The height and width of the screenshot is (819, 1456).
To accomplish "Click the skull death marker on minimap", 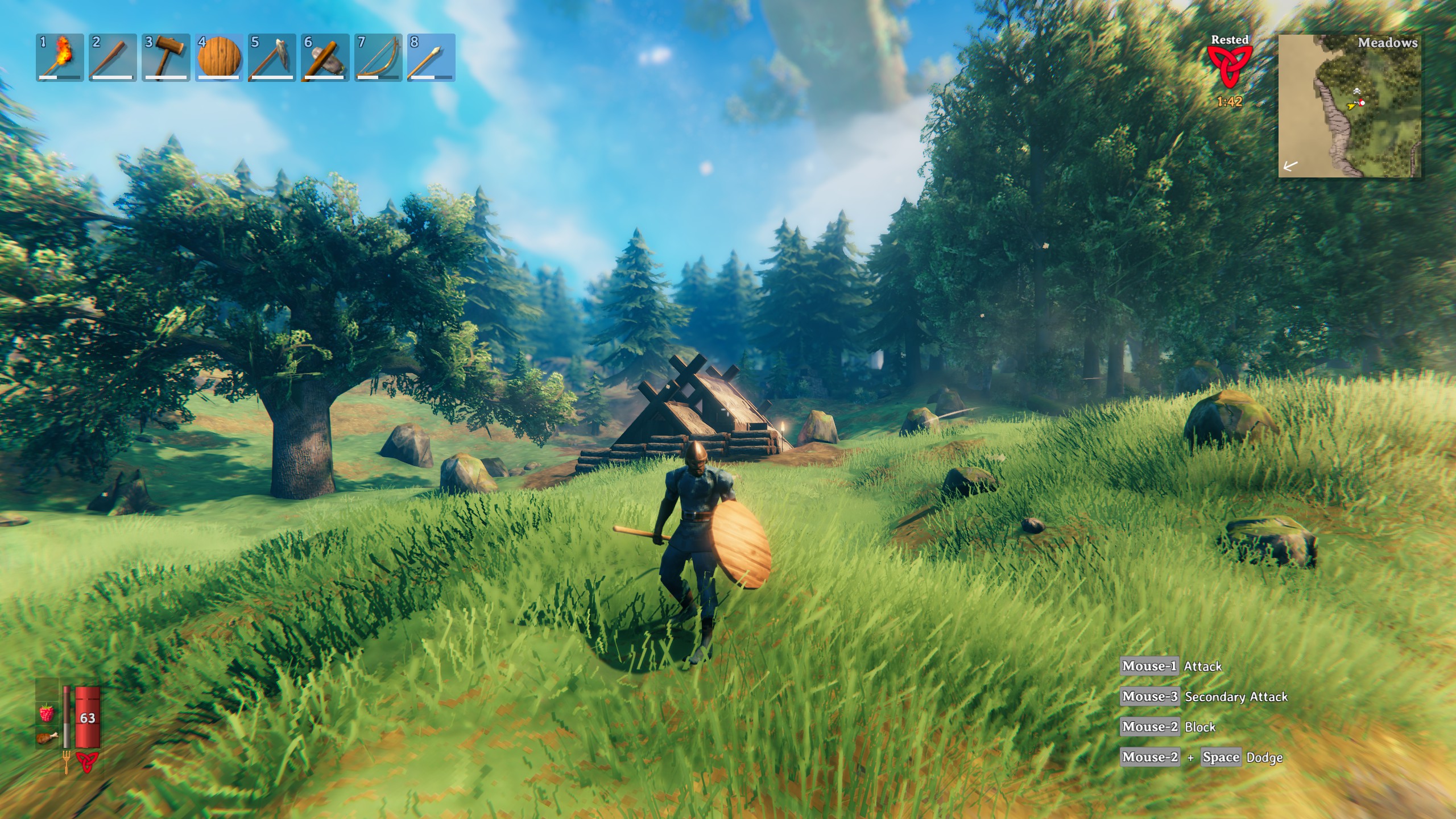I will coord(1357,92).
